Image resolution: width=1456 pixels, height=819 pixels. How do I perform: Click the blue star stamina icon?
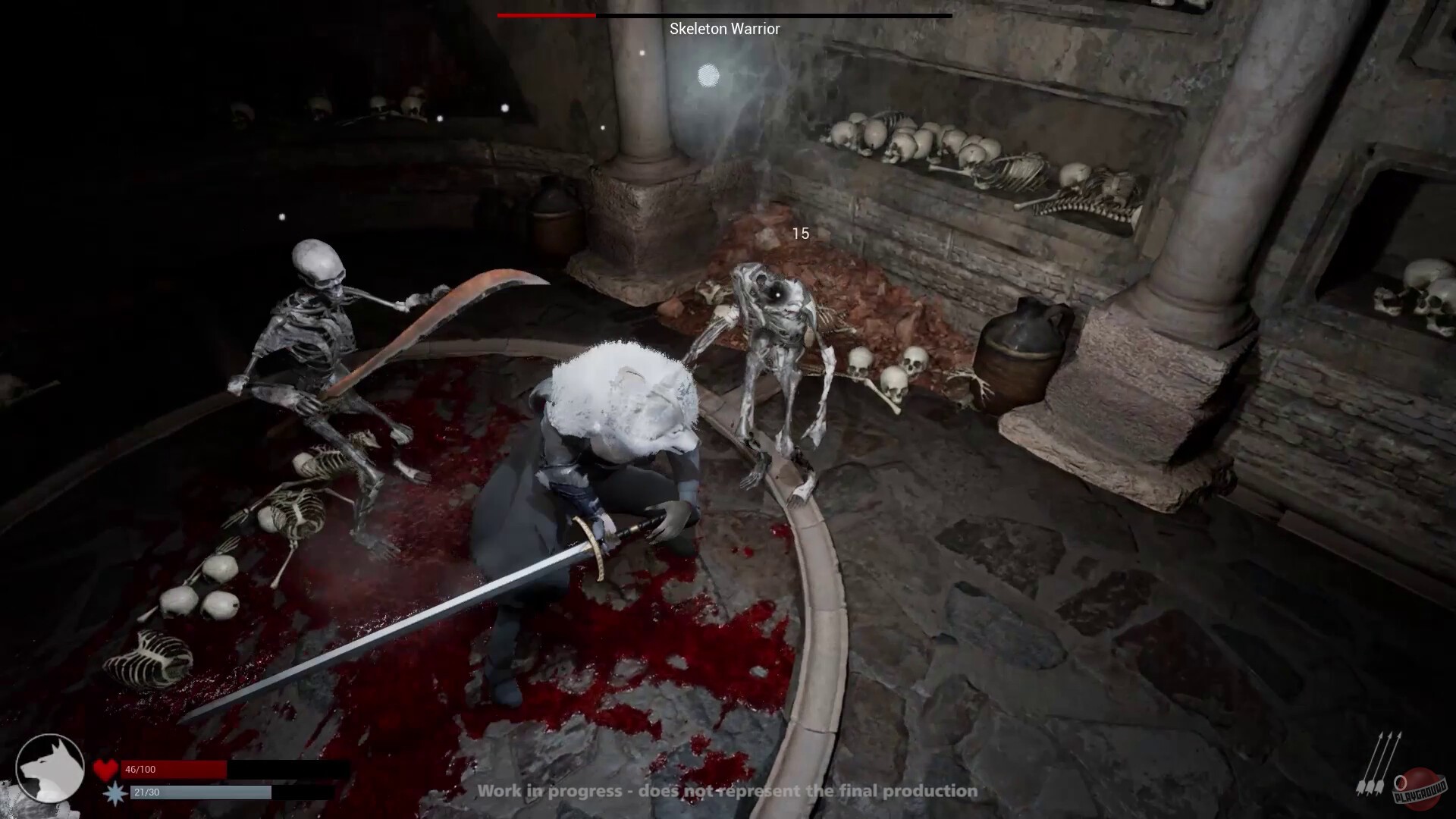tap(116, 792)
